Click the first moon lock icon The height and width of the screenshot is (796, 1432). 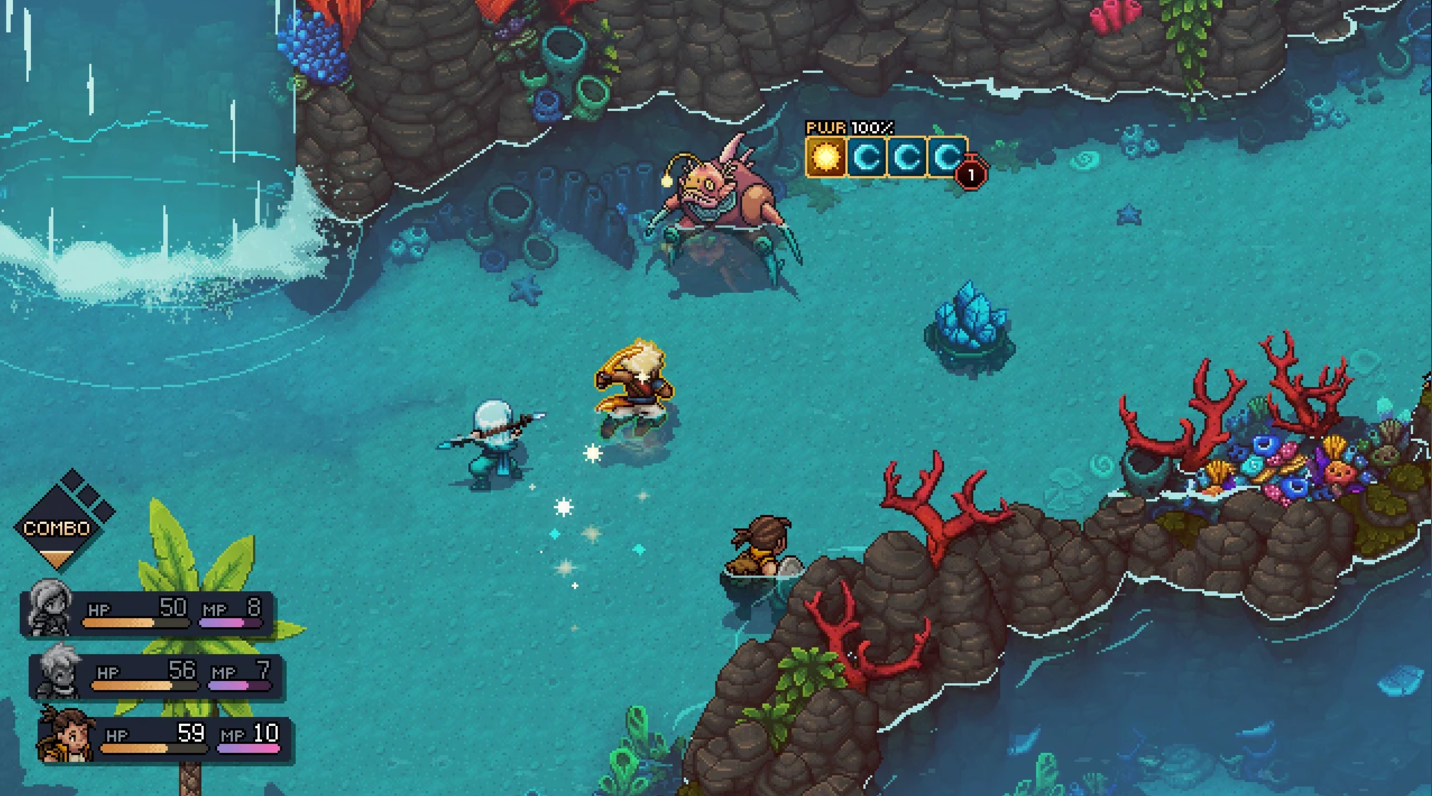tap(866, 158)
